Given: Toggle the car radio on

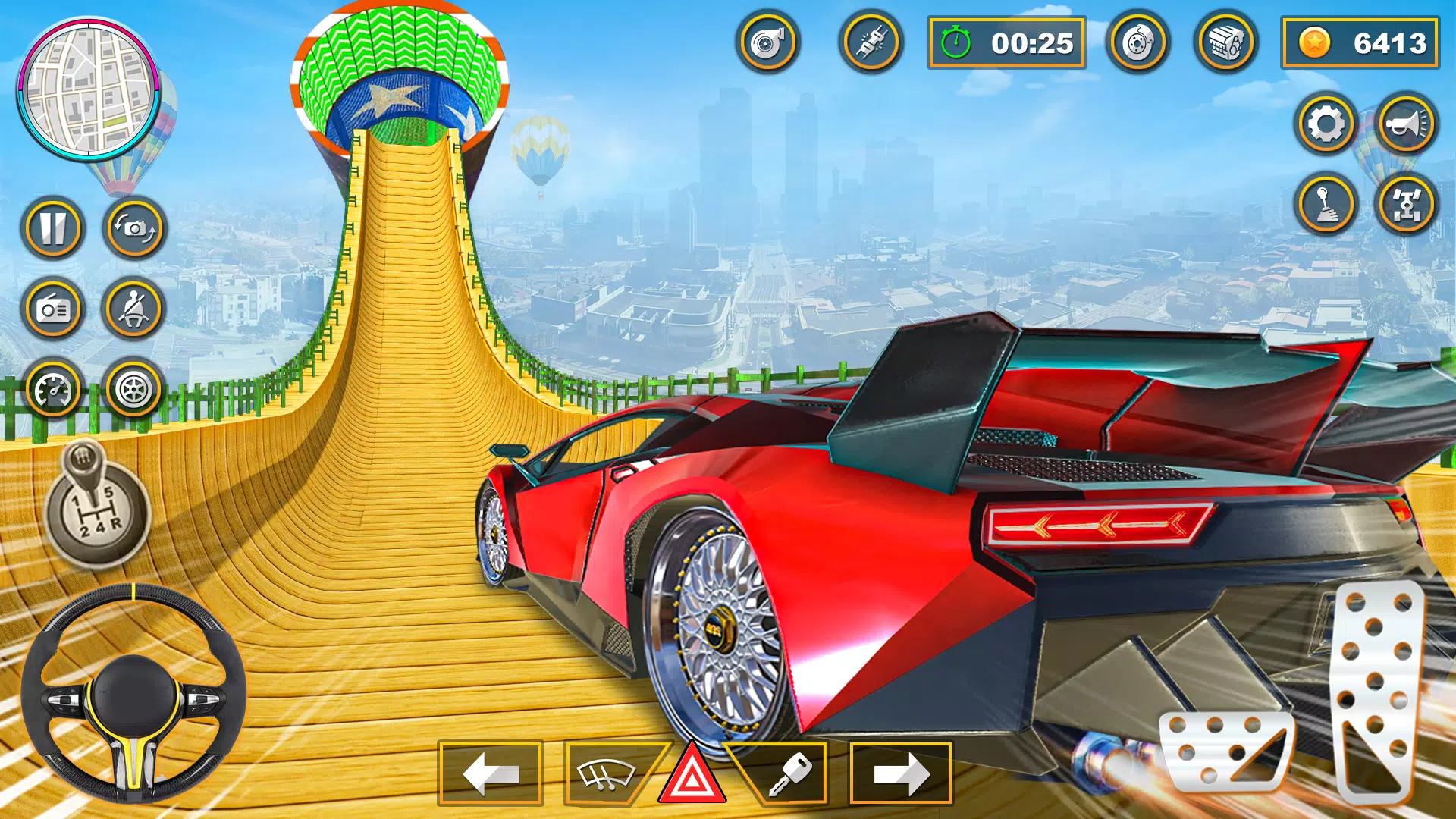Looking at the screenshot, I should pos(50,309).
